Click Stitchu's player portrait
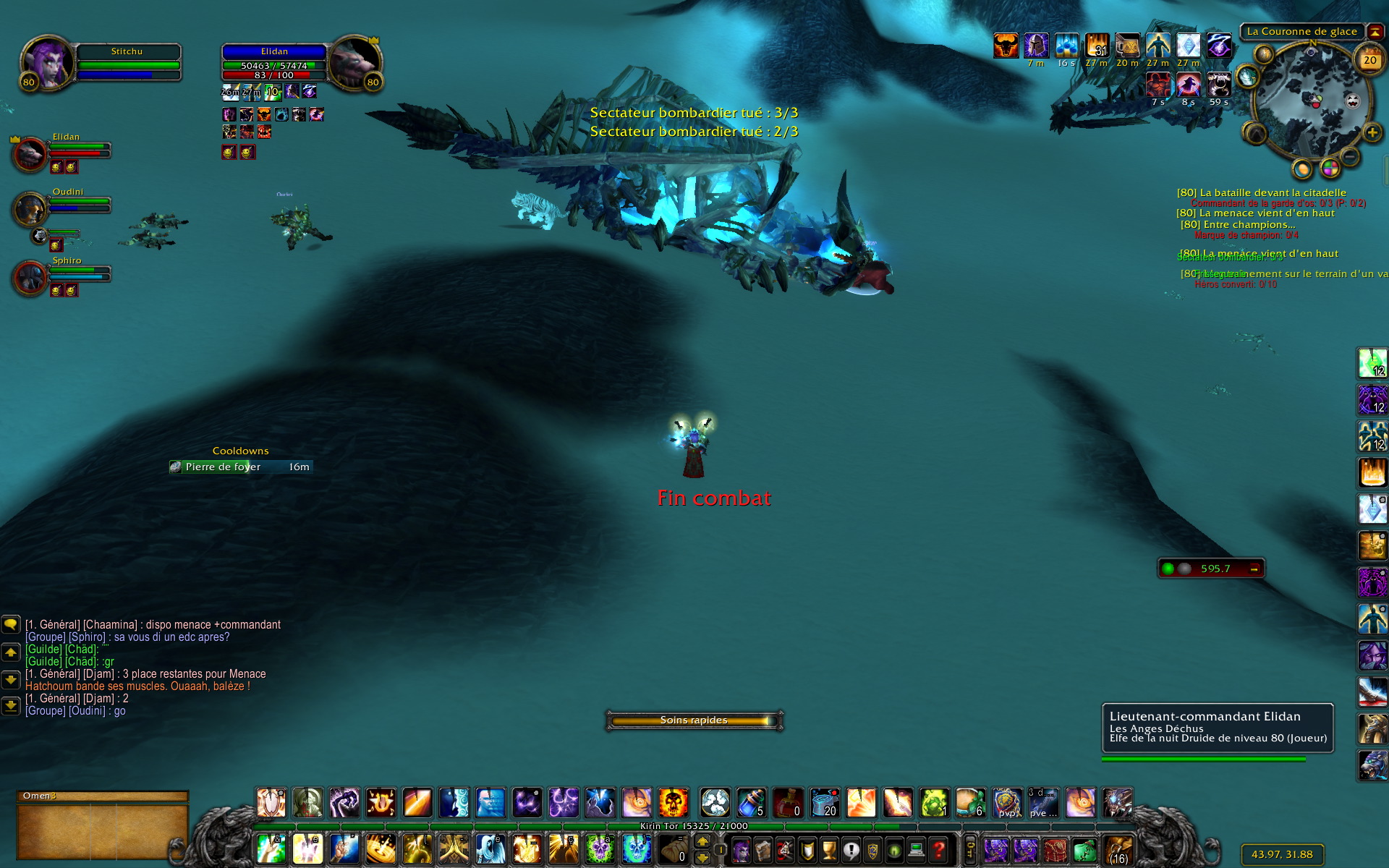 point(47,61)
